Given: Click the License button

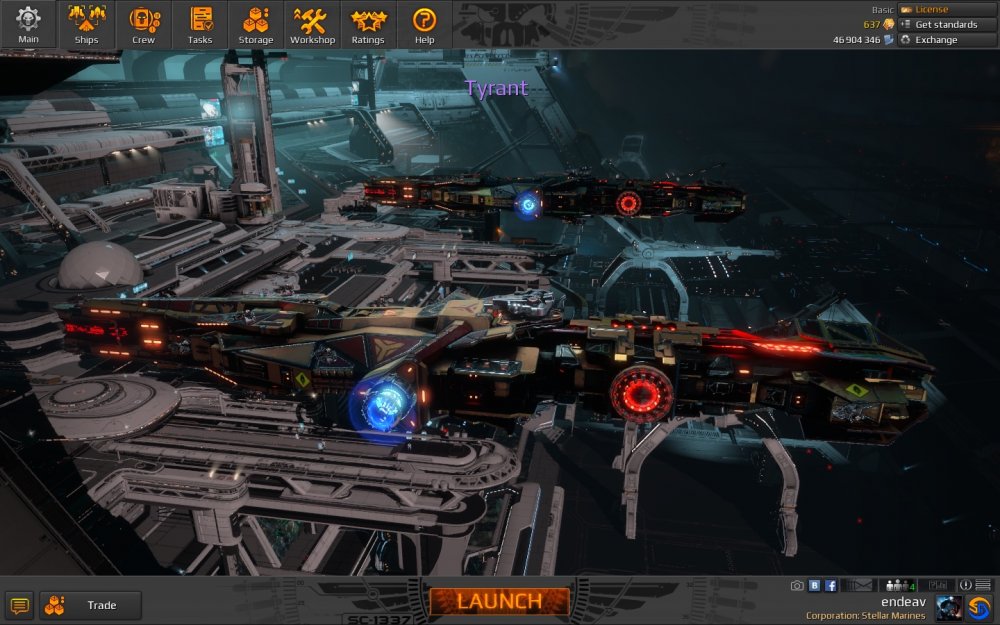Looking at the screenshot, I should point(946,10).
